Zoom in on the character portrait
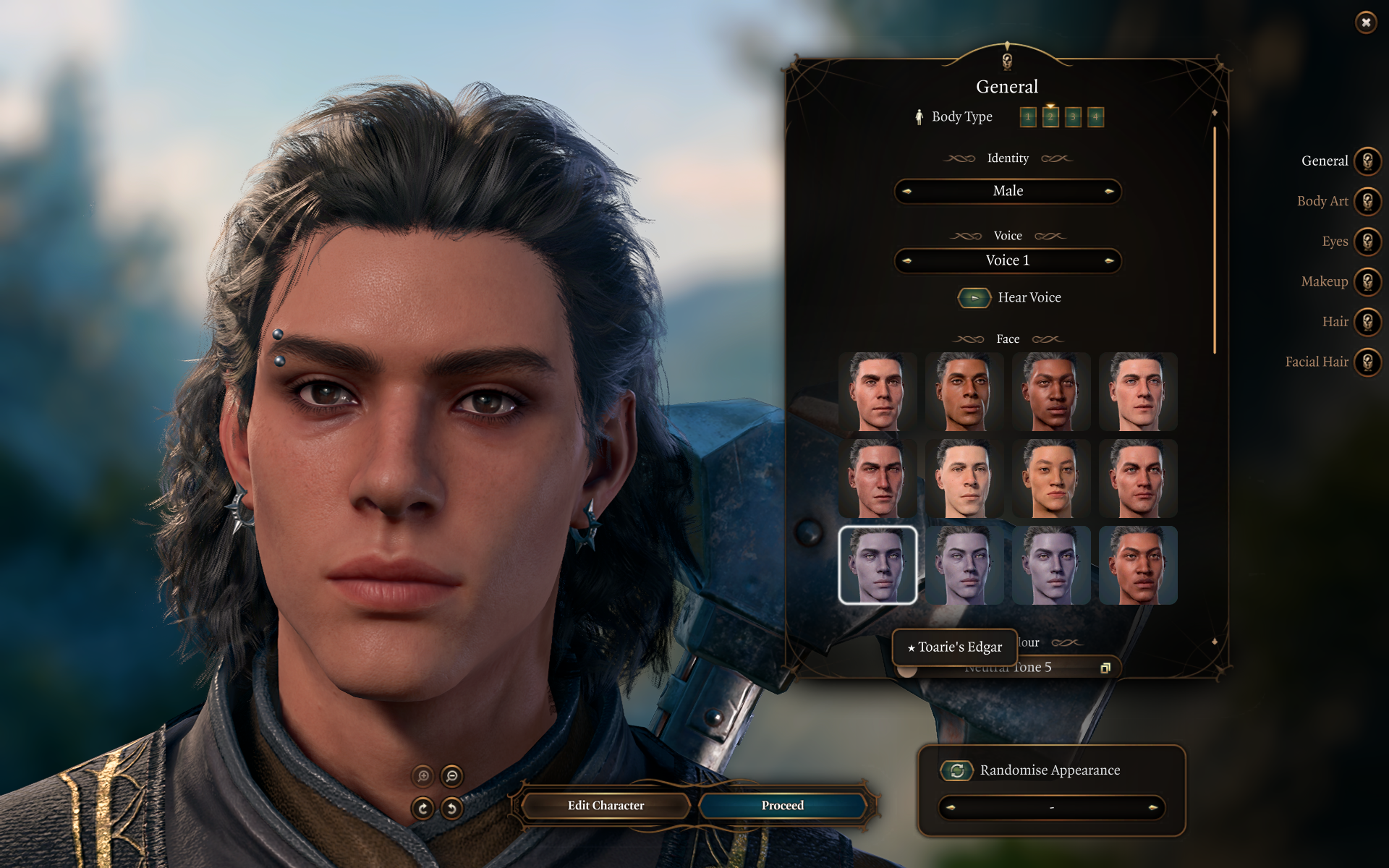The width and height of the screenshot is (1389, 868). click(x=423, y=776)
